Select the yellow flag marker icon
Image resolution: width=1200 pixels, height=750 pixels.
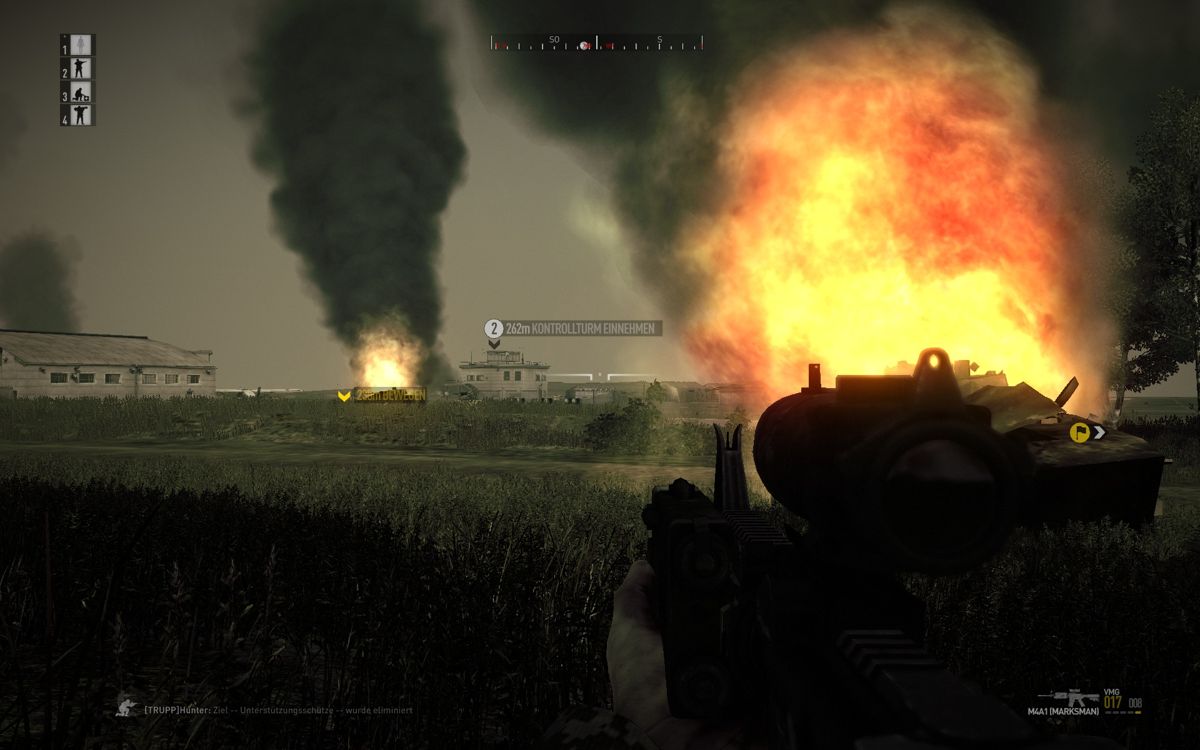pyautogui.click(x=1079, y=432)
